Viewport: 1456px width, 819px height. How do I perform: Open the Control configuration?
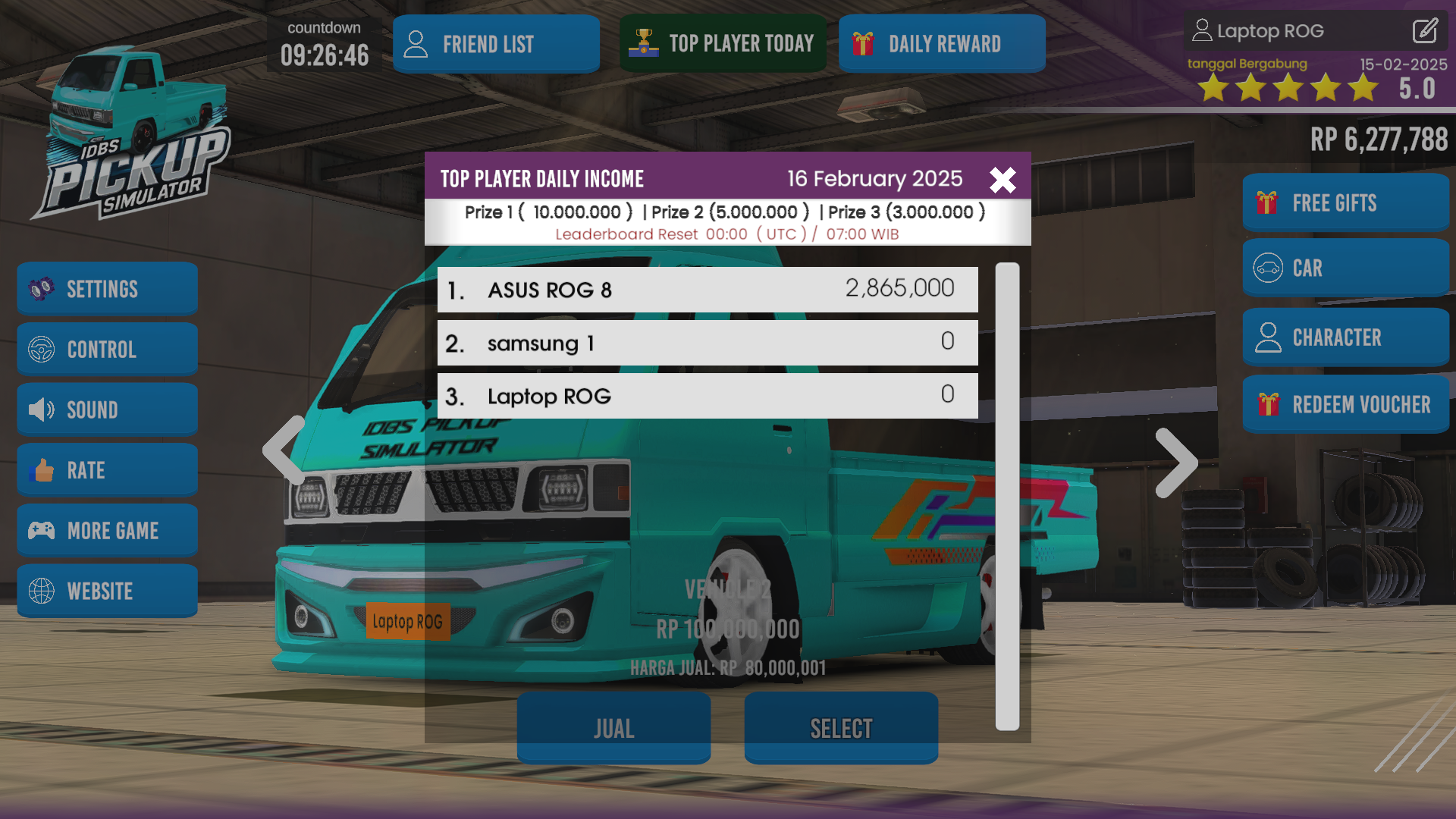point(107,349)
